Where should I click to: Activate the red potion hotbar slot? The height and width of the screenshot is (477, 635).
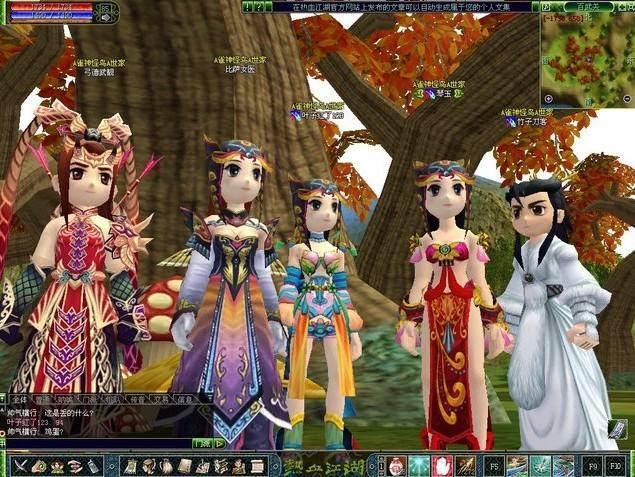coord(396,466)
